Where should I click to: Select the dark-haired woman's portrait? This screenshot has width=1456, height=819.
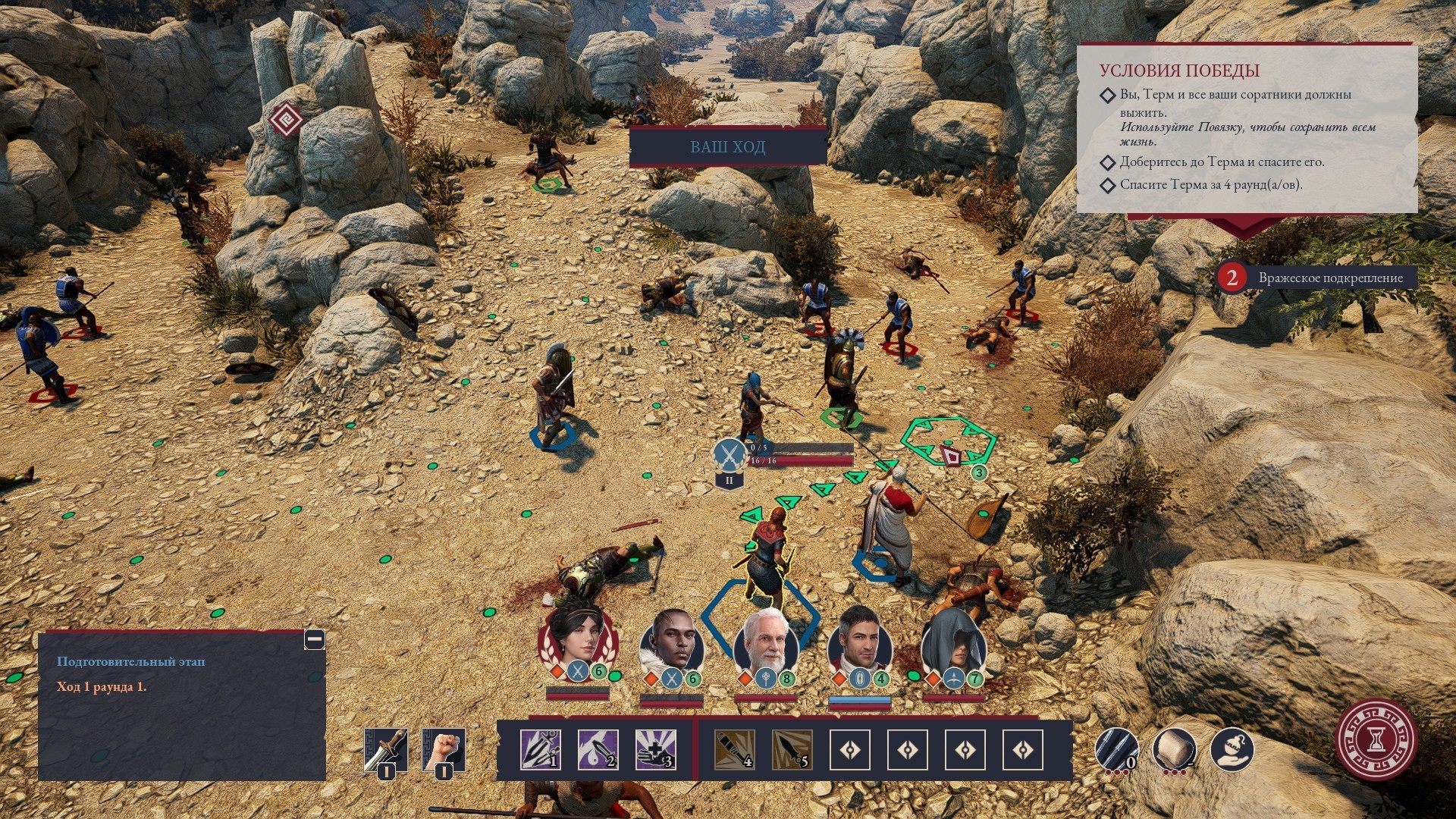tap(577, 642)
